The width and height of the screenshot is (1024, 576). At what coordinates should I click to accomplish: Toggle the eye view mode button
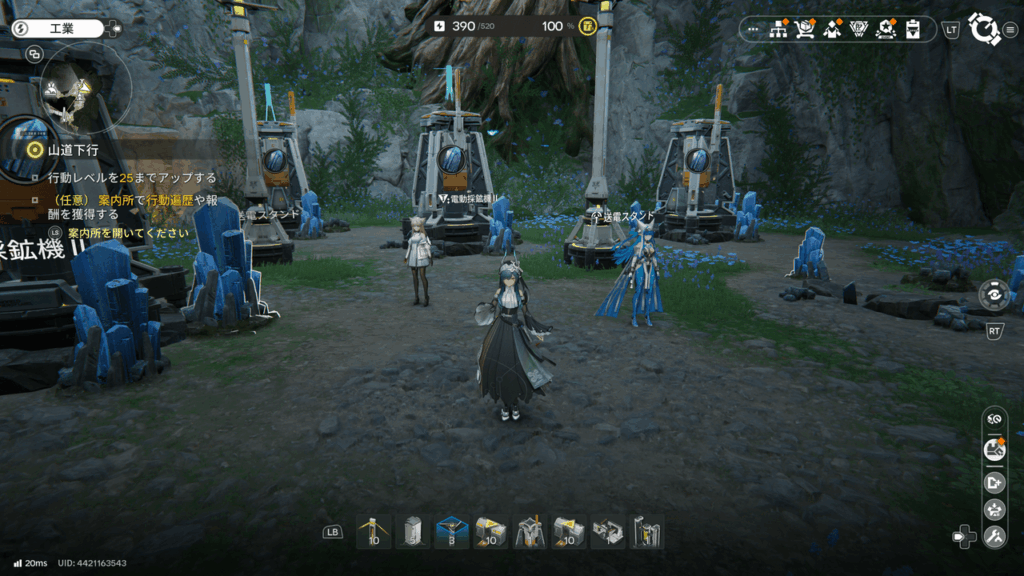pos(994,420)
